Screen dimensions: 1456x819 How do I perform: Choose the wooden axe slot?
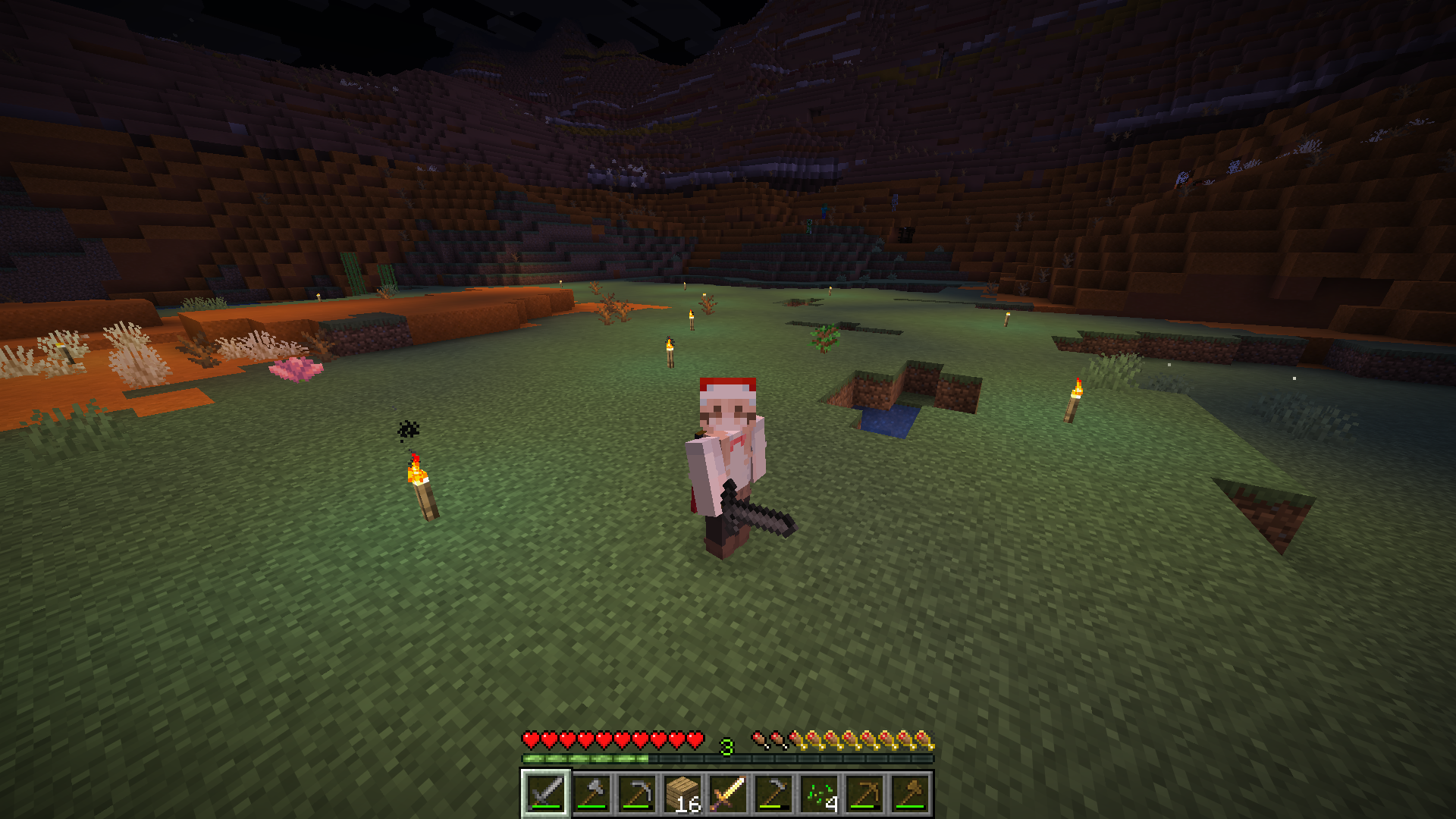point(909,794)
